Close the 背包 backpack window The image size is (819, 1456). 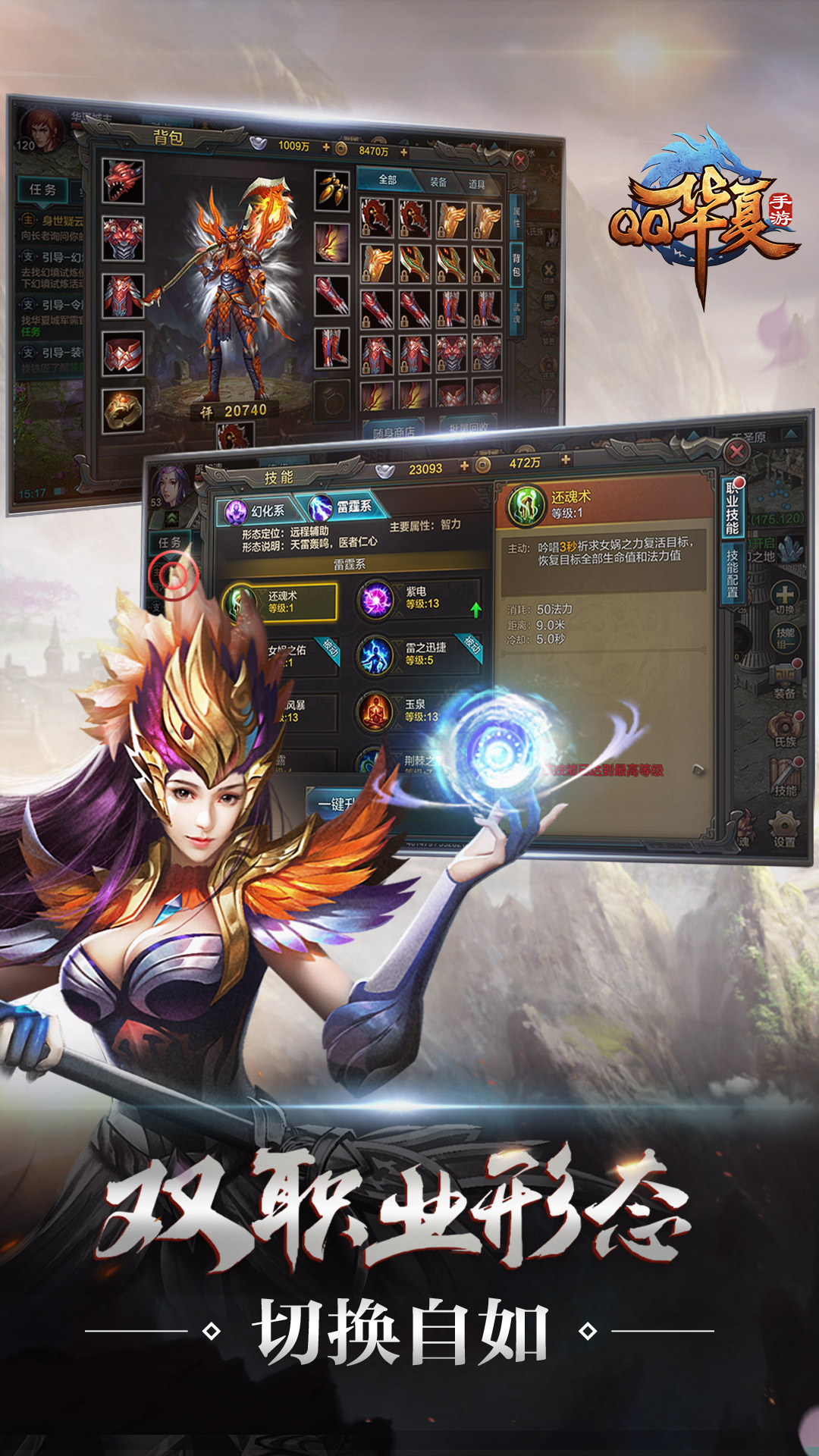pos(520,160)
